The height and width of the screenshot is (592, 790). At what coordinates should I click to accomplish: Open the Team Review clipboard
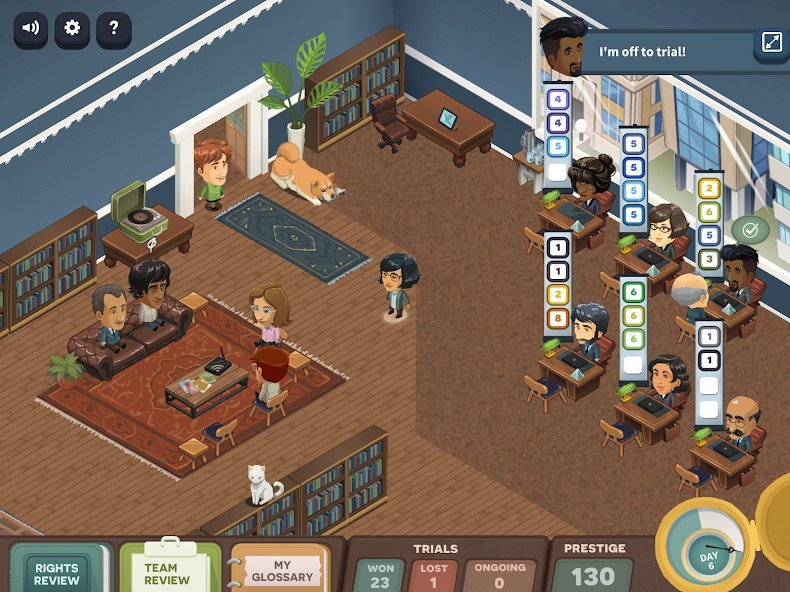(x=168, y=571)
